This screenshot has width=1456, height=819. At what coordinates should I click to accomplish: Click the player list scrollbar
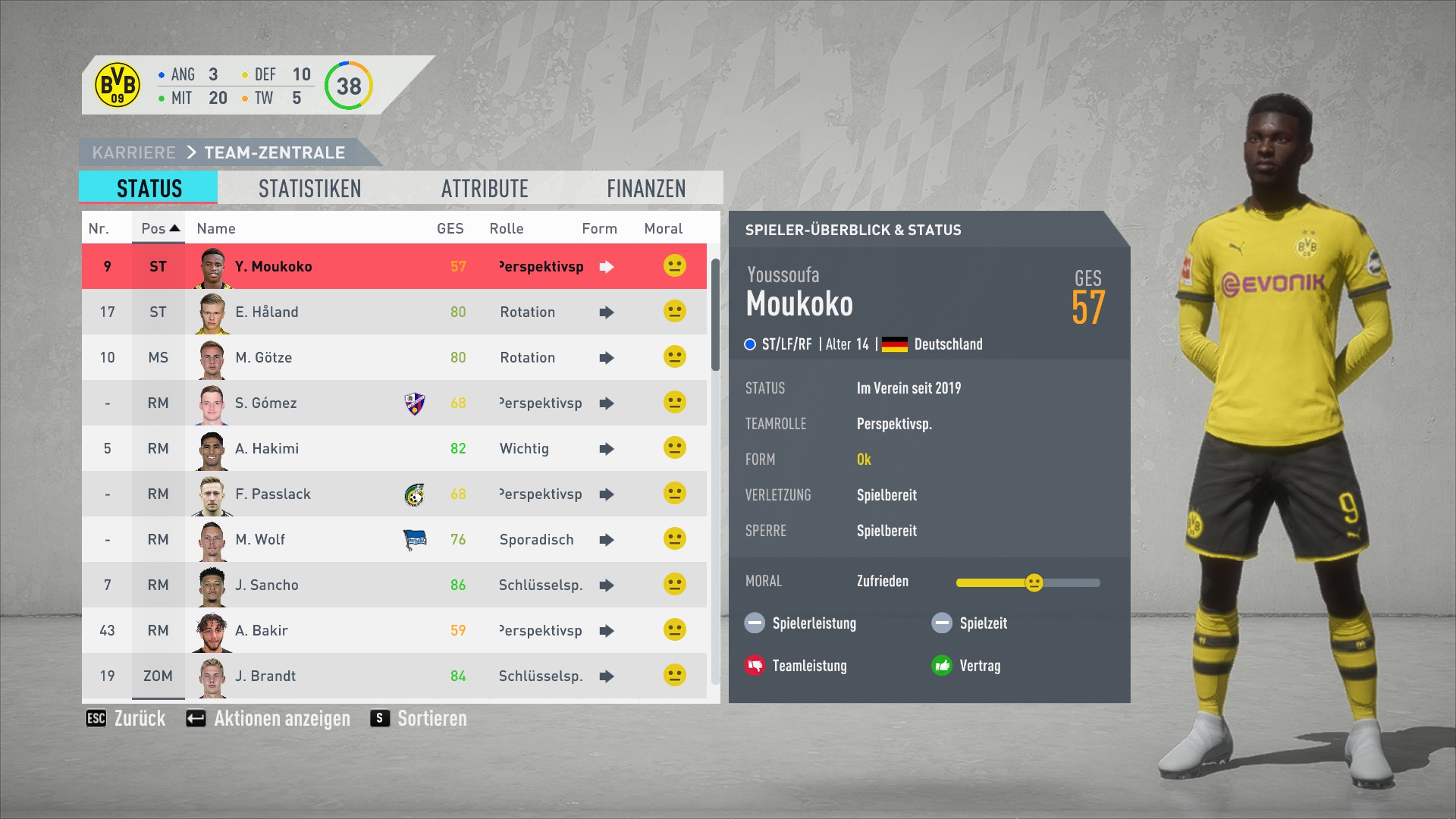[715, 315]
